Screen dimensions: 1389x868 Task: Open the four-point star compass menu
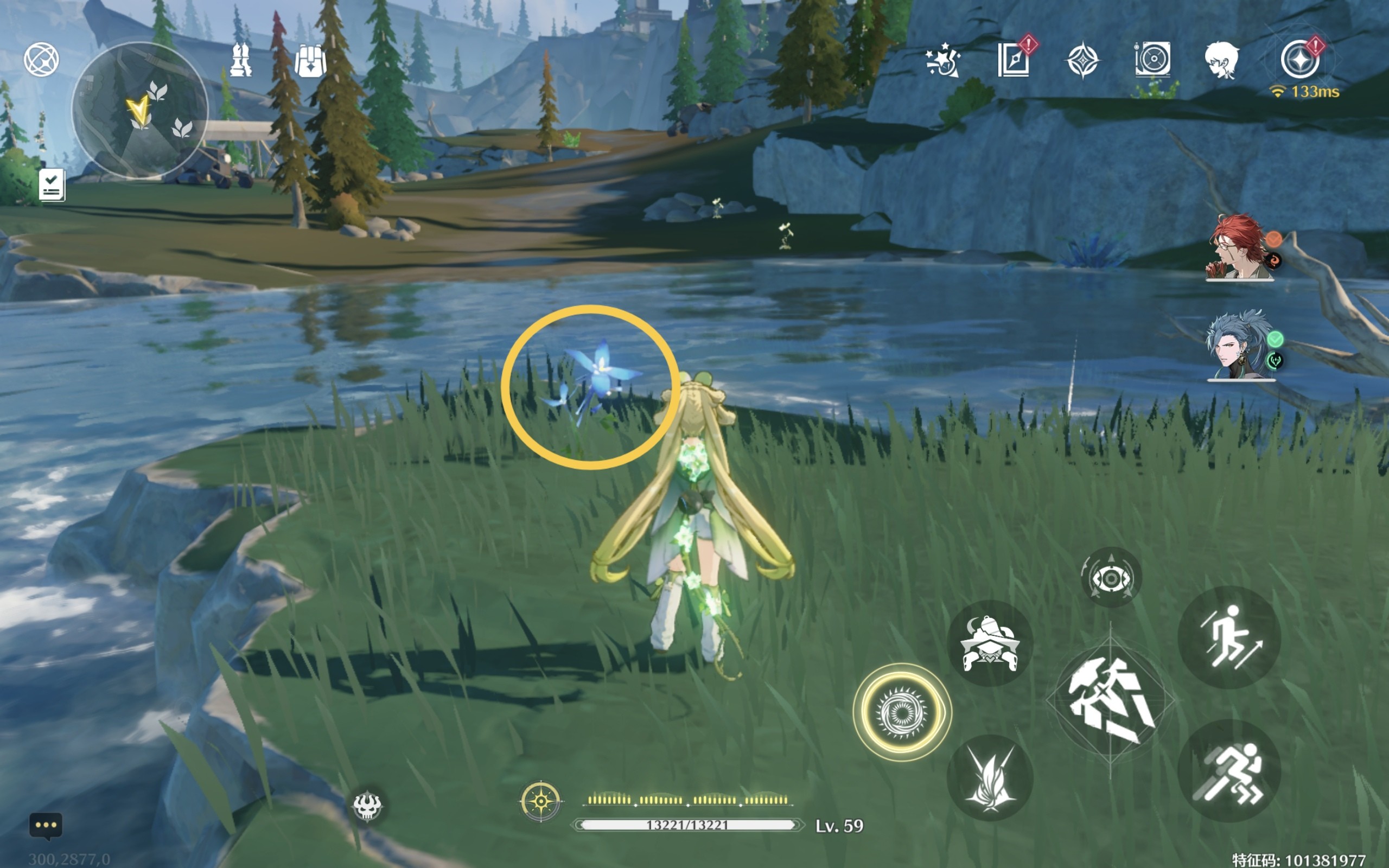point(1082,60)
